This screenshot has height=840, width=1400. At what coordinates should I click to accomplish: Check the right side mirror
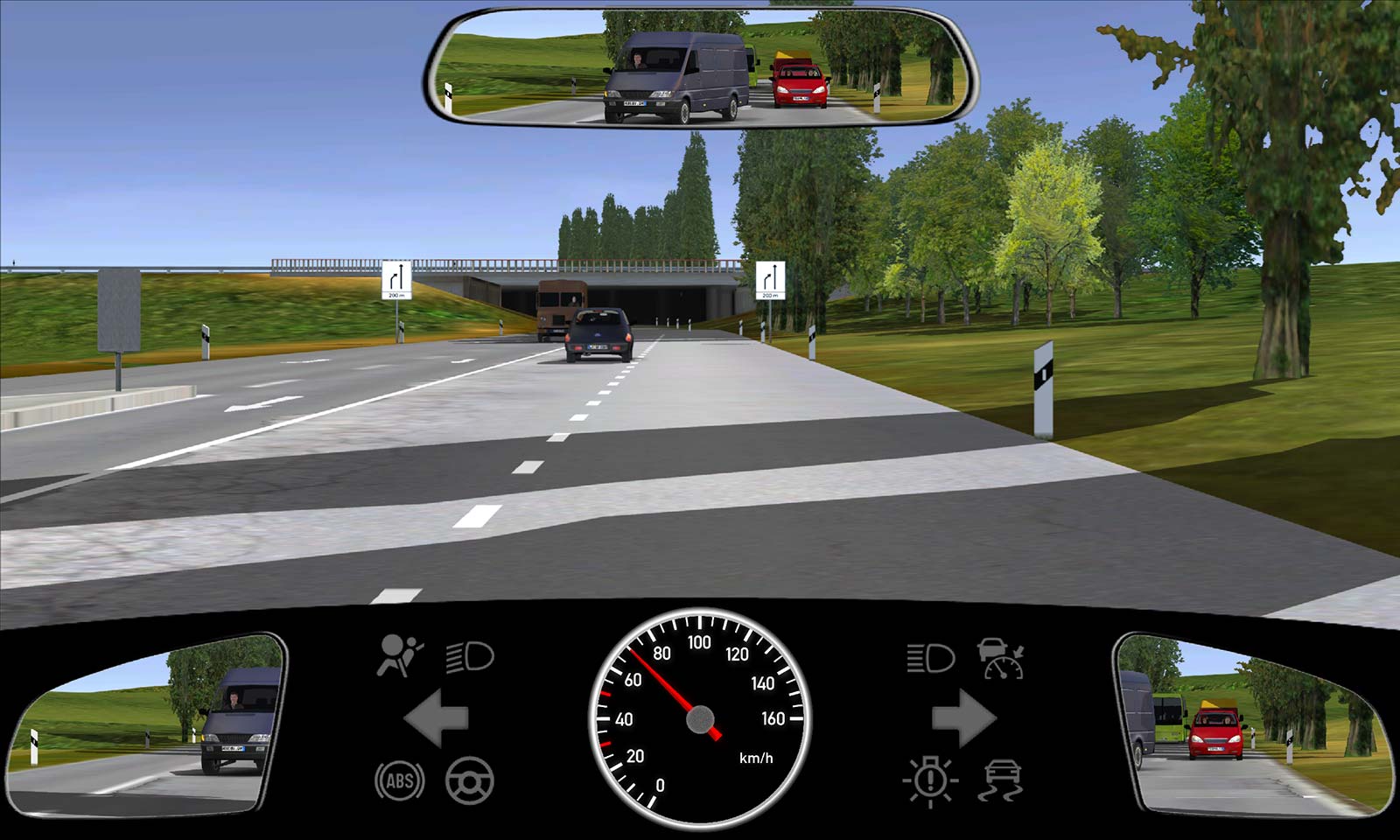coord(1251,724)
